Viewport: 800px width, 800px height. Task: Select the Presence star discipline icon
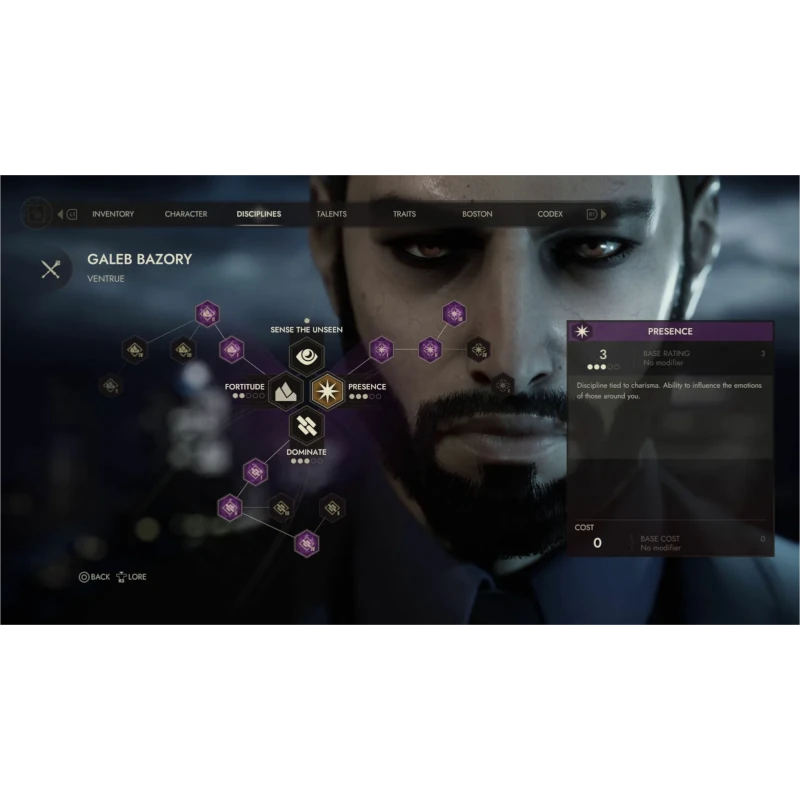pyautogui.click(x=327, y=389)
